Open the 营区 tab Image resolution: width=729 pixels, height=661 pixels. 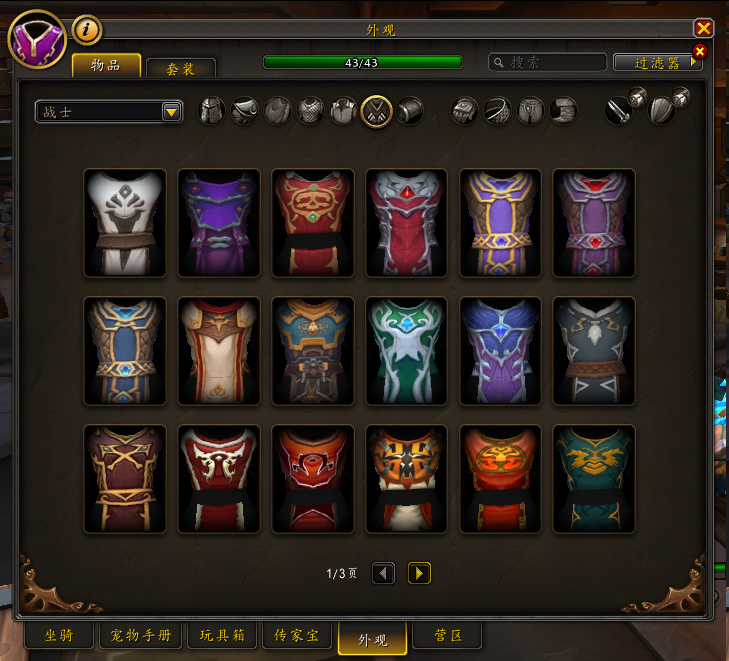[x=446, y=635]
